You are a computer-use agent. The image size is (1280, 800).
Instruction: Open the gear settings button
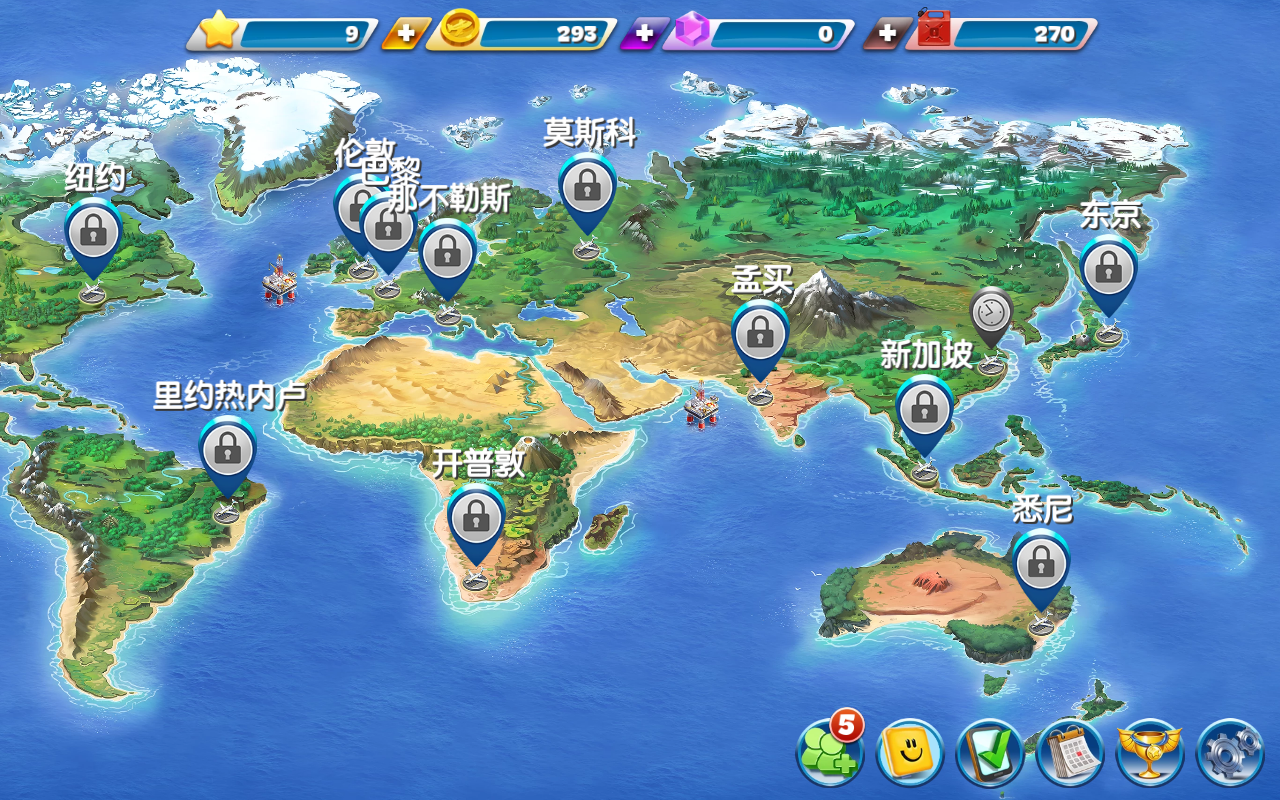[x=1230, y=752]
